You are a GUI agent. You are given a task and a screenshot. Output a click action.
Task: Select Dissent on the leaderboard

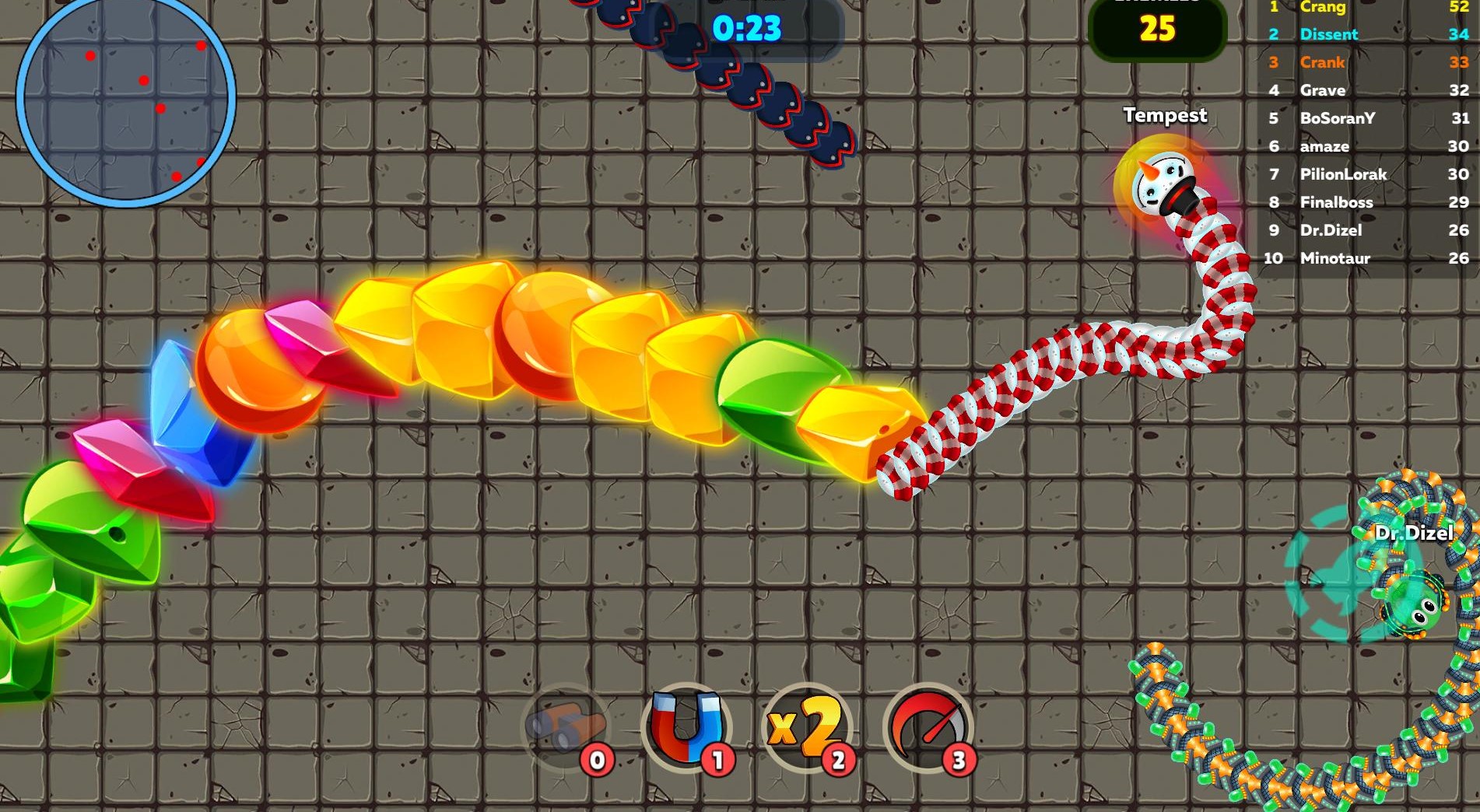coord(1328,34)
